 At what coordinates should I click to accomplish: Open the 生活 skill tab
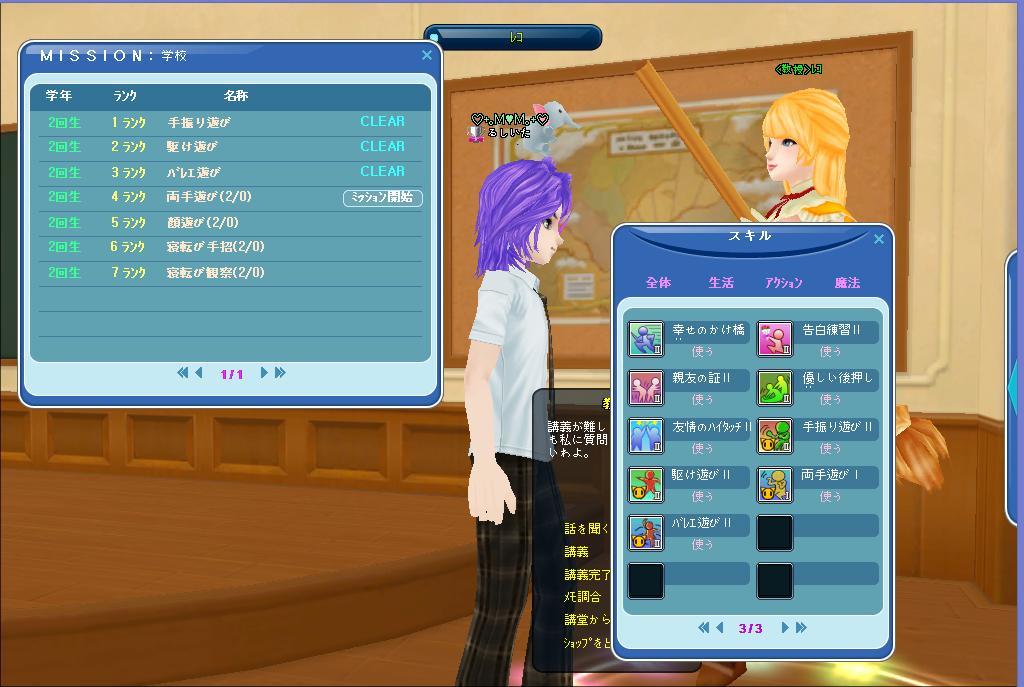click(721, 283)
